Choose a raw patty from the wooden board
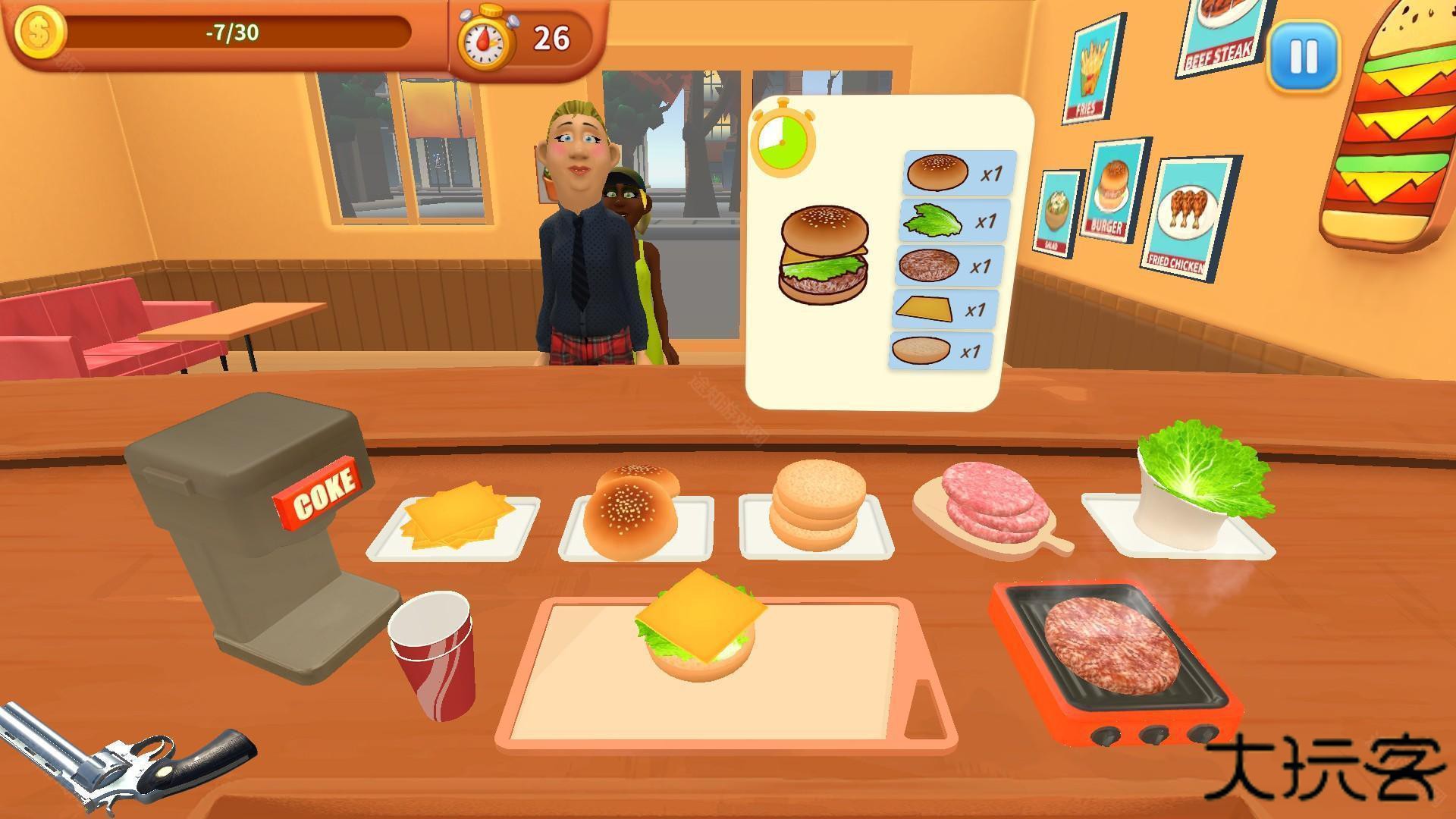The width and height of the screenshot is (1456, 819). [x=987, y=500]
